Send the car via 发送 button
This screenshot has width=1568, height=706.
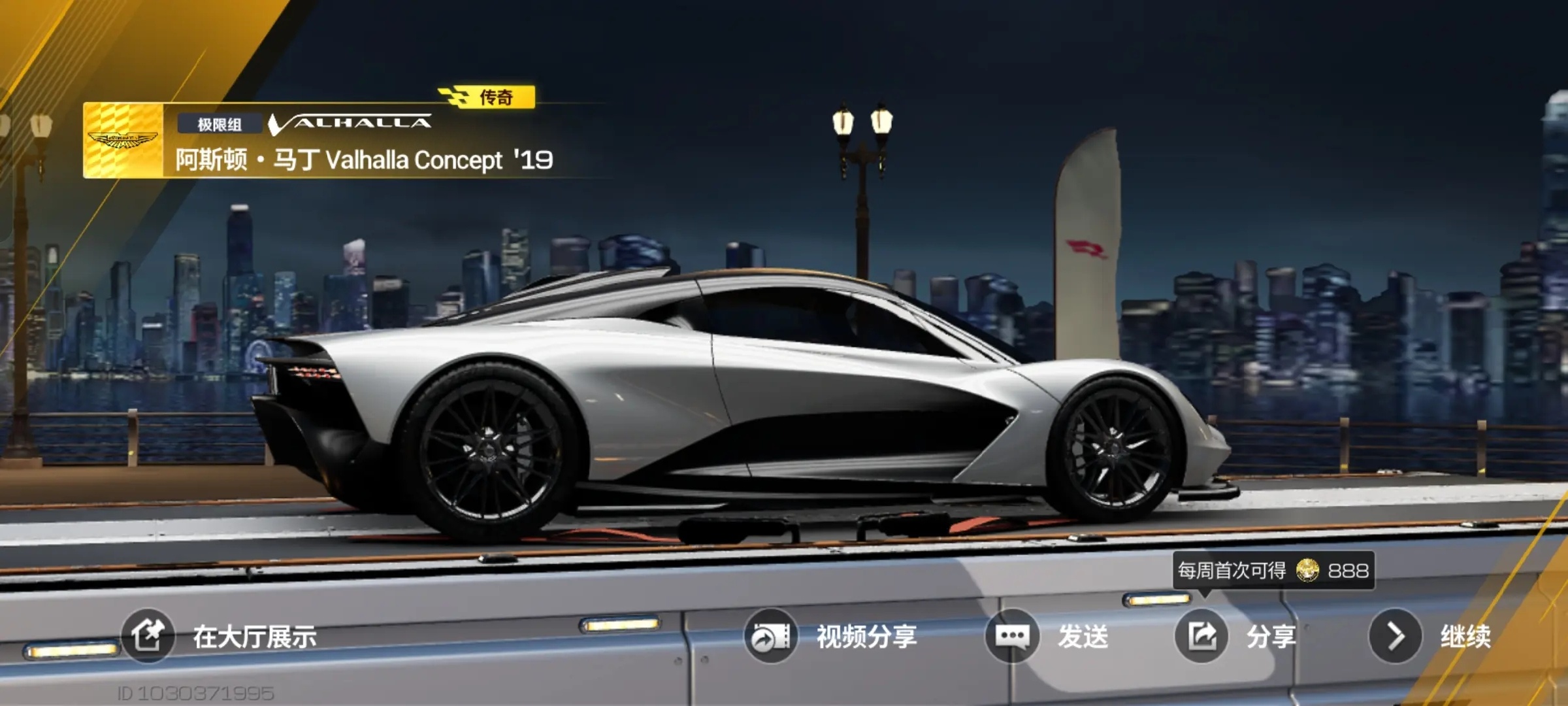click(x=1012, y=636)
